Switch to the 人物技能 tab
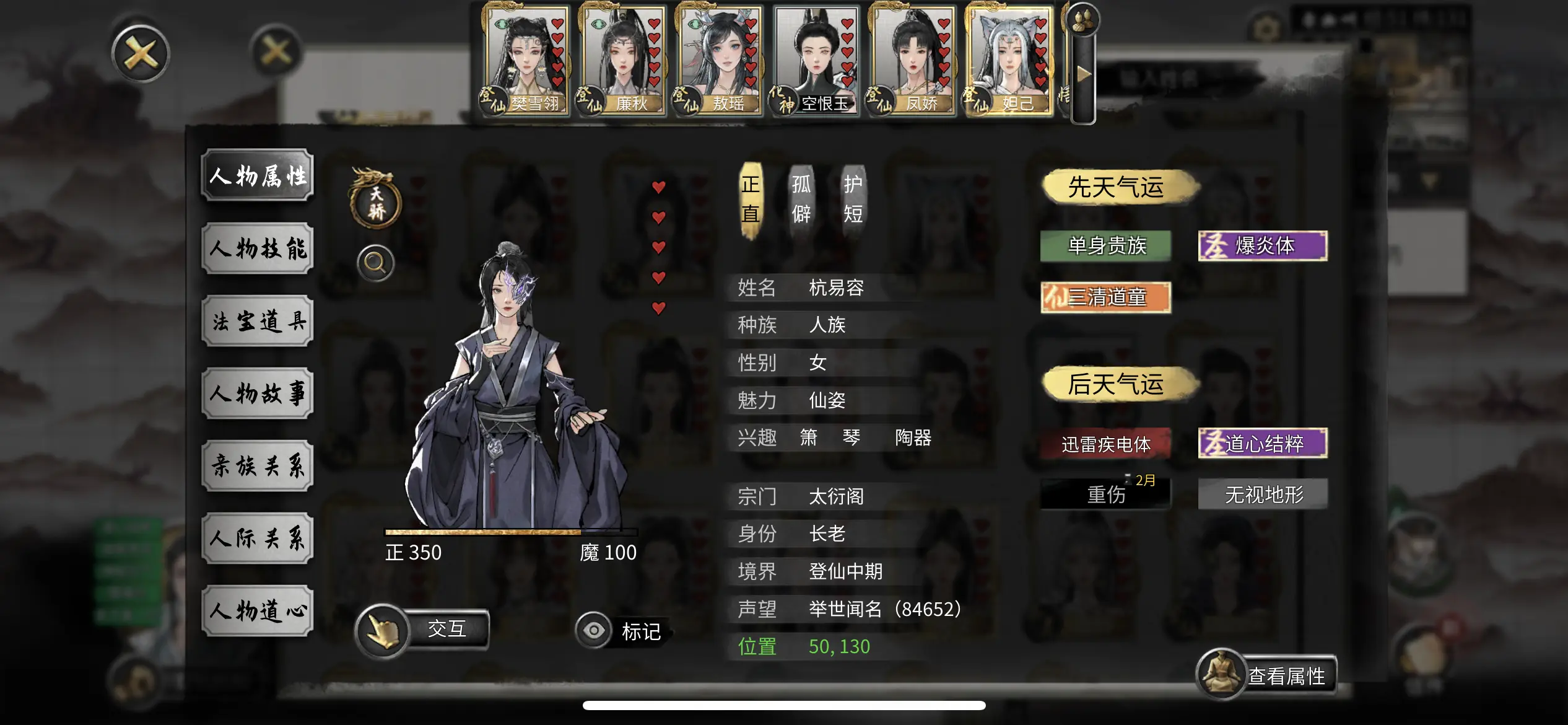Screen dimensions: 1568x725 [x=258, y=248]
